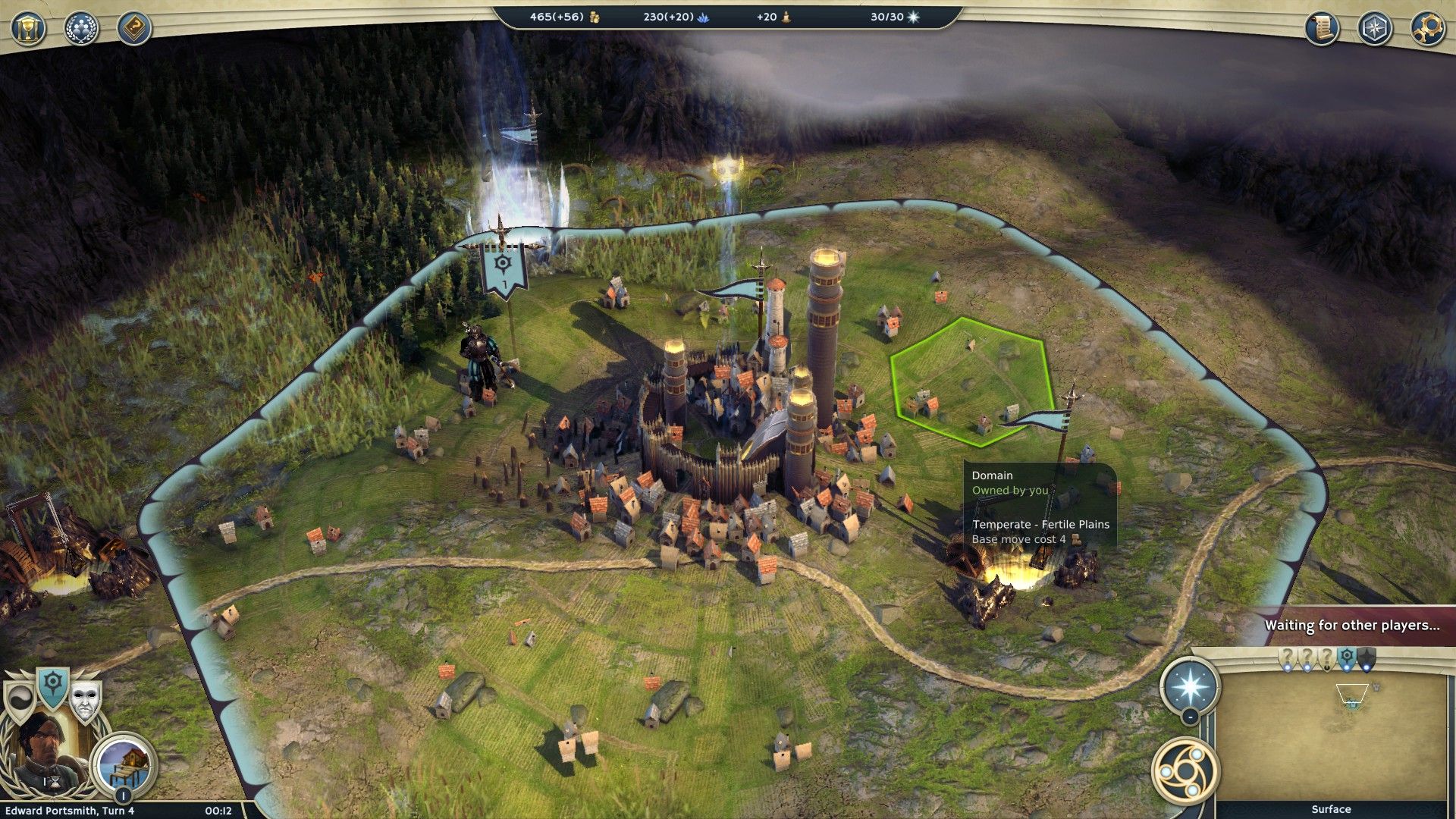Click the minimap
This screenshot has height=819, width=1456.
[1331, 736]
